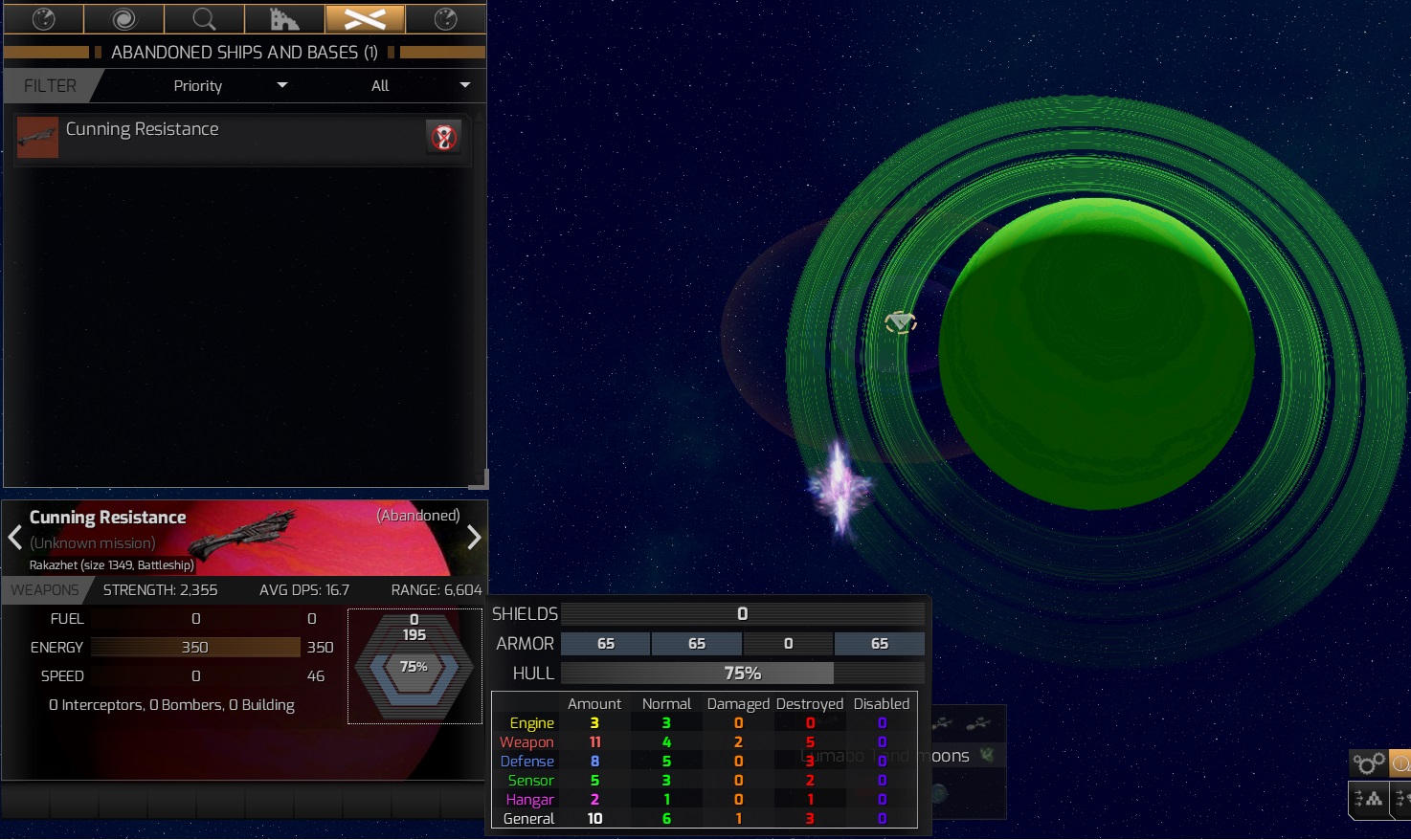Screen dimensions: 1411x840
Task: Open the search magnifier tool
Action: point(203,19)
